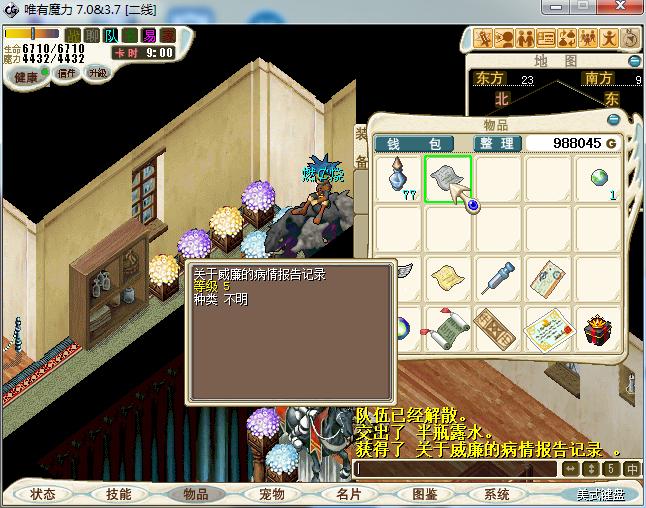Image resolution: width=646 pixels, height=508 pixels.
Task: Click the 整理 sort button in inventory
Action: pos(496,144)
